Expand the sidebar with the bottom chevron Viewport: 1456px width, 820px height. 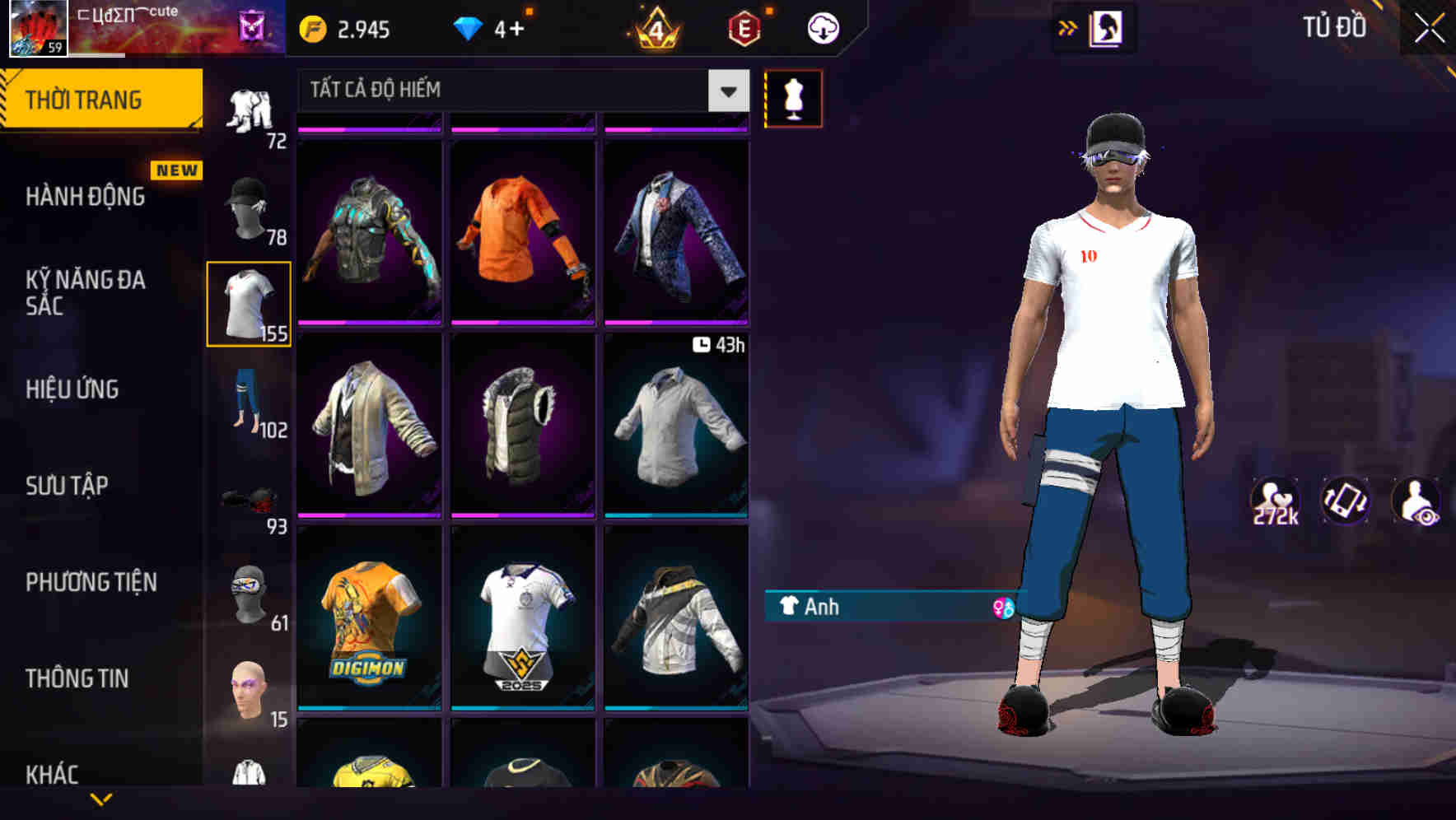tap(101, 798)
